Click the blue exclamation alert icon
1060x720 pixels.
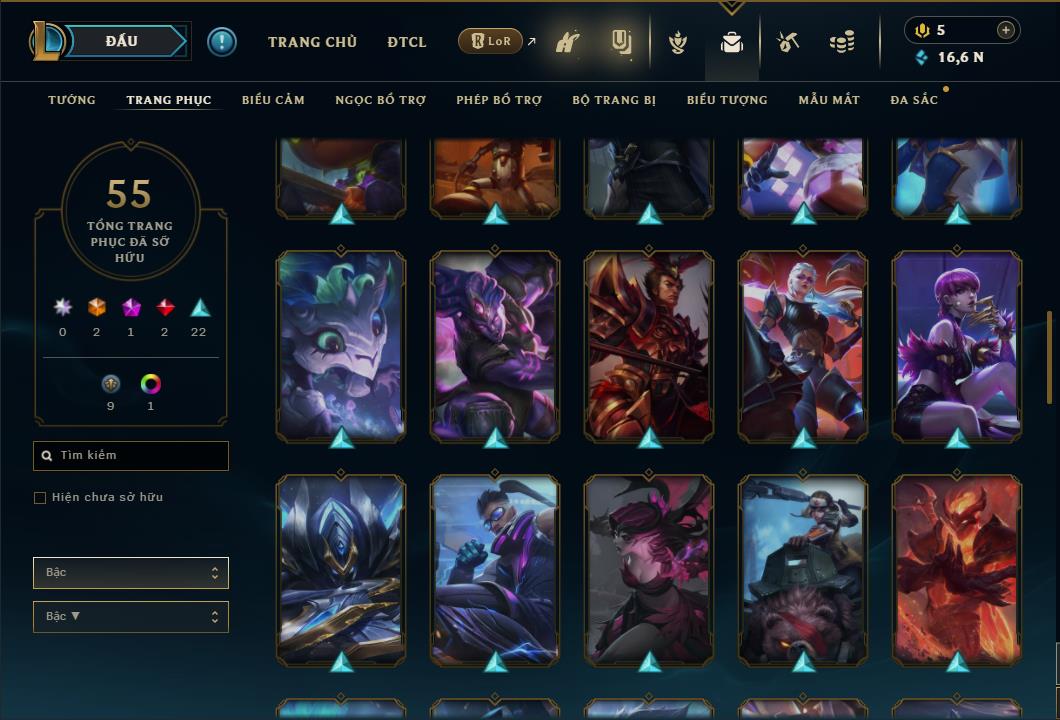pyautogui.click(x=222, y=42)
